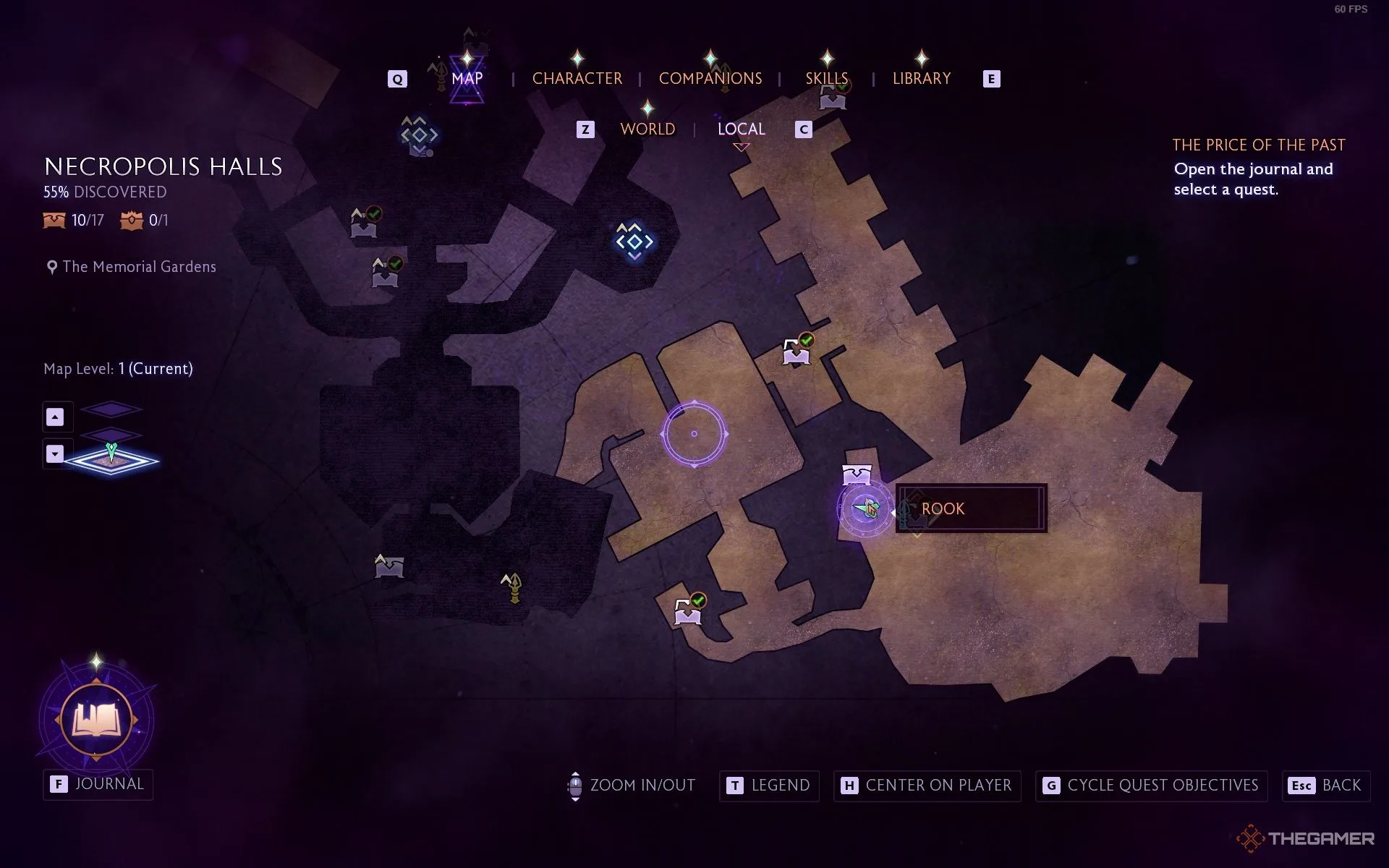Click the glowing blue diamond fast-travel marker
This screenshot has width=1389, height=868.
point(634,241)
